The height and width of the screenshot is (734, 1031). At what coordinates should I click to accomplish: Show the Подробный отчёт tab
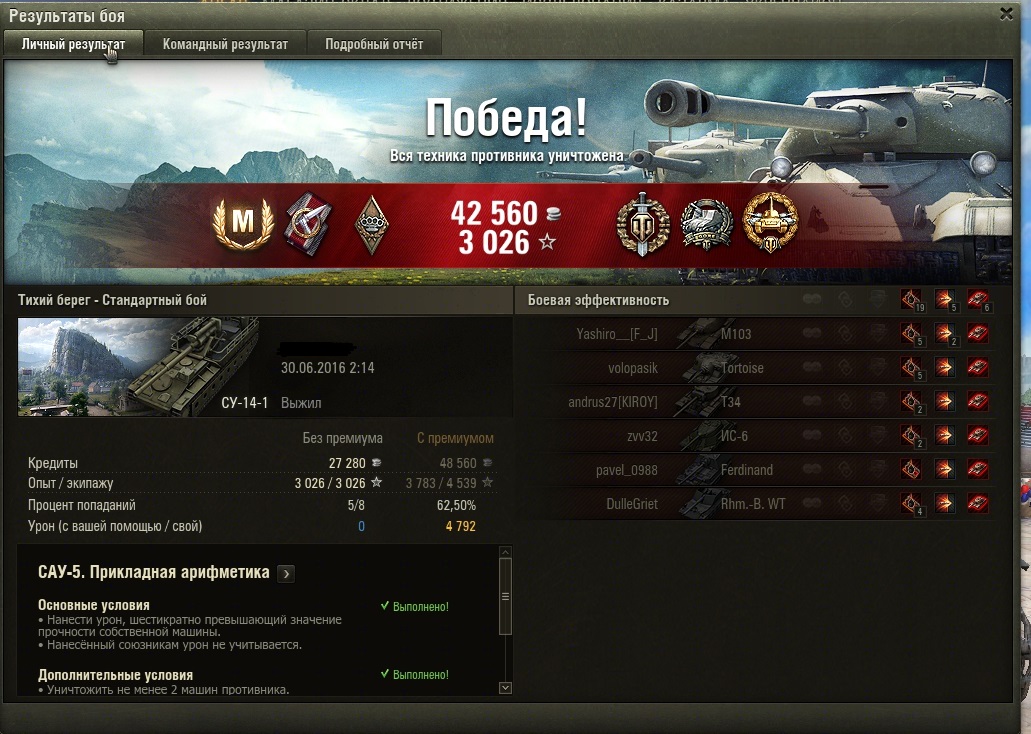pos(374,44)
